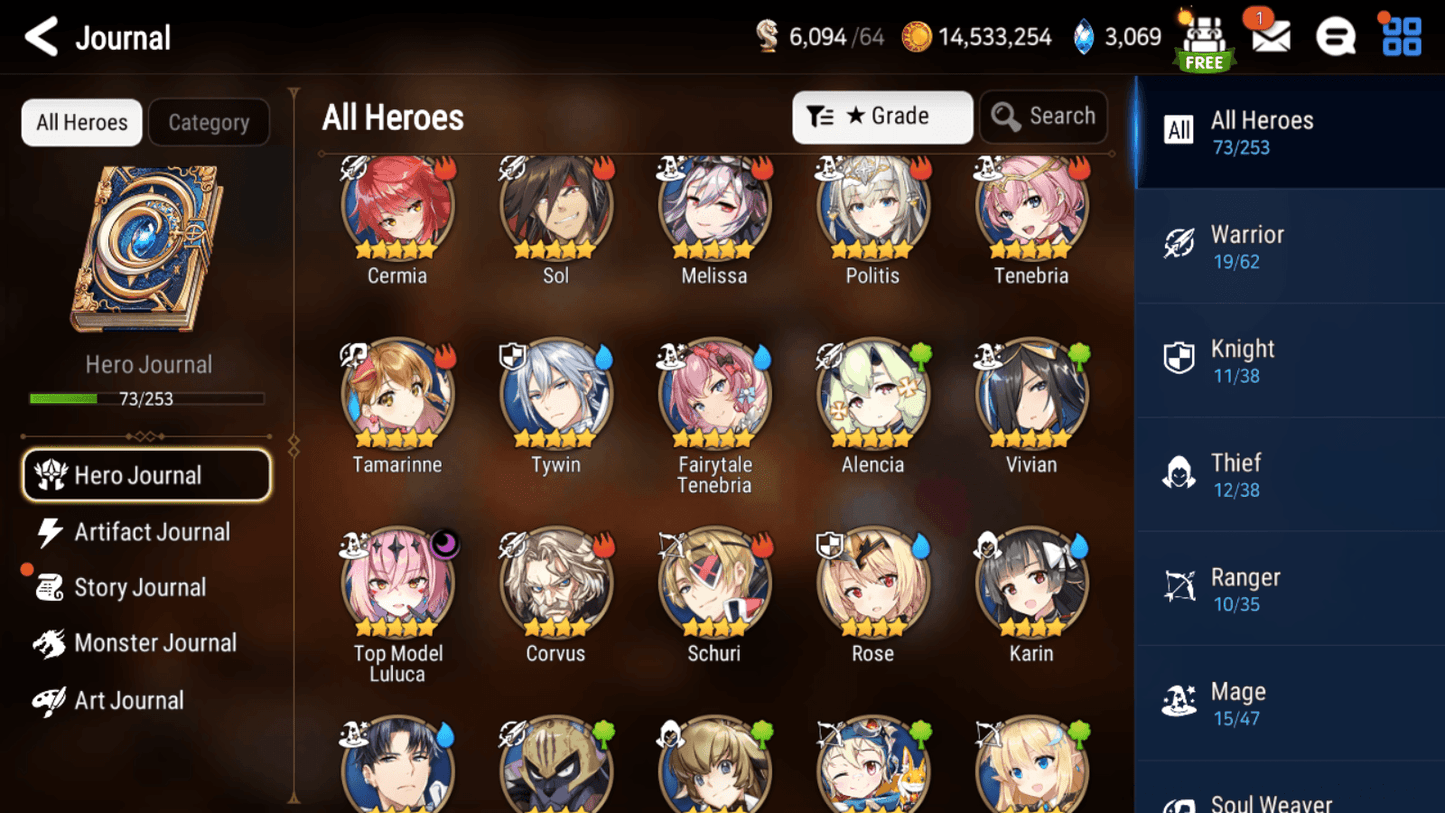Screen dimensions: 1445x813
Task: Expand the Story Journal section
Action: tap(140, 587)
